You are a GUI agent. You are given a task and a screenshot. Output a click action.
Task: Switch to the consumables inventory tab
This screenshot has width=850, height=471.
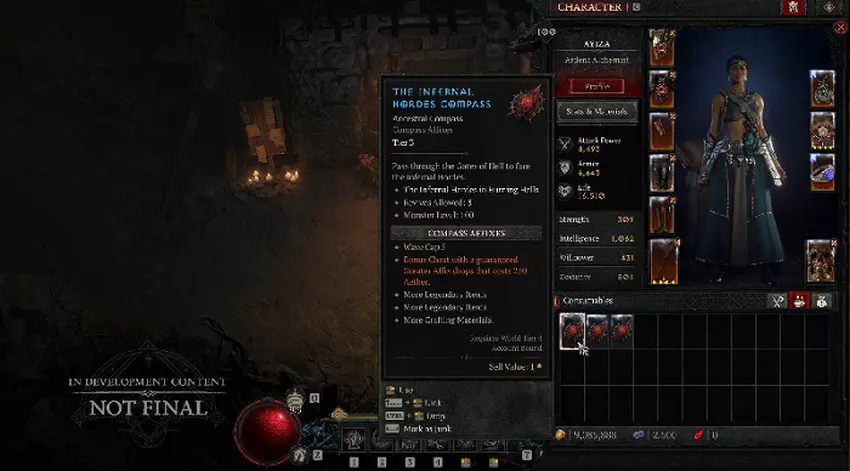click(800, 300)
